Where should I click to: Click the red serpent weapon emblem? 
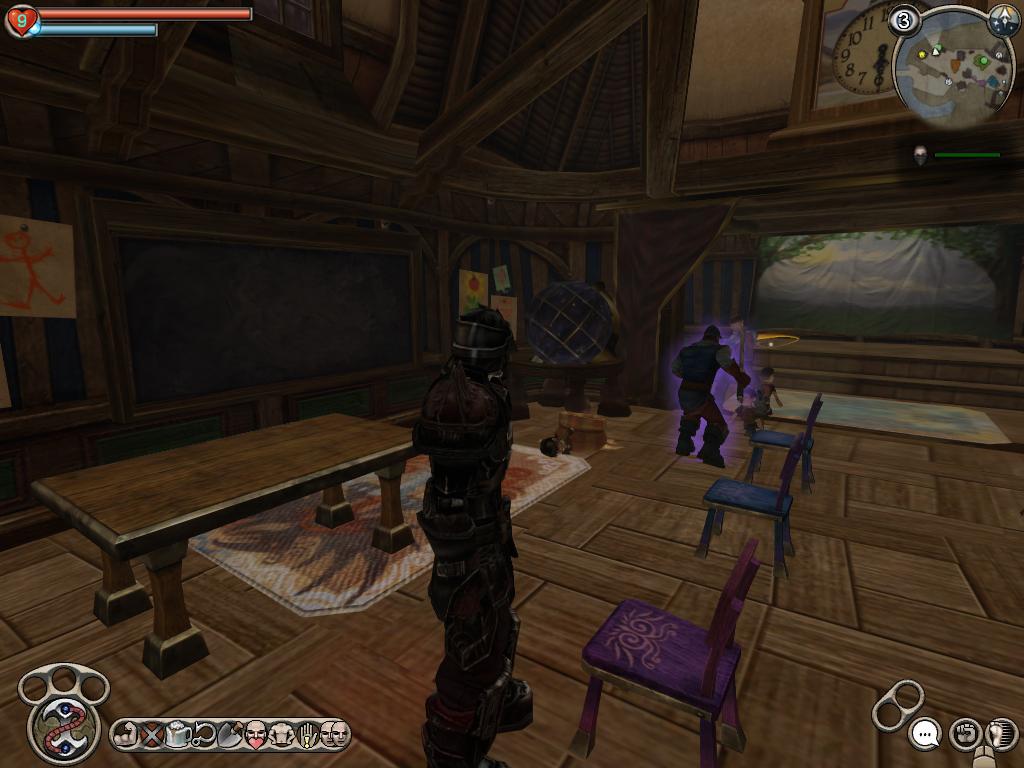pyautogui.click(x=56, y=725)
